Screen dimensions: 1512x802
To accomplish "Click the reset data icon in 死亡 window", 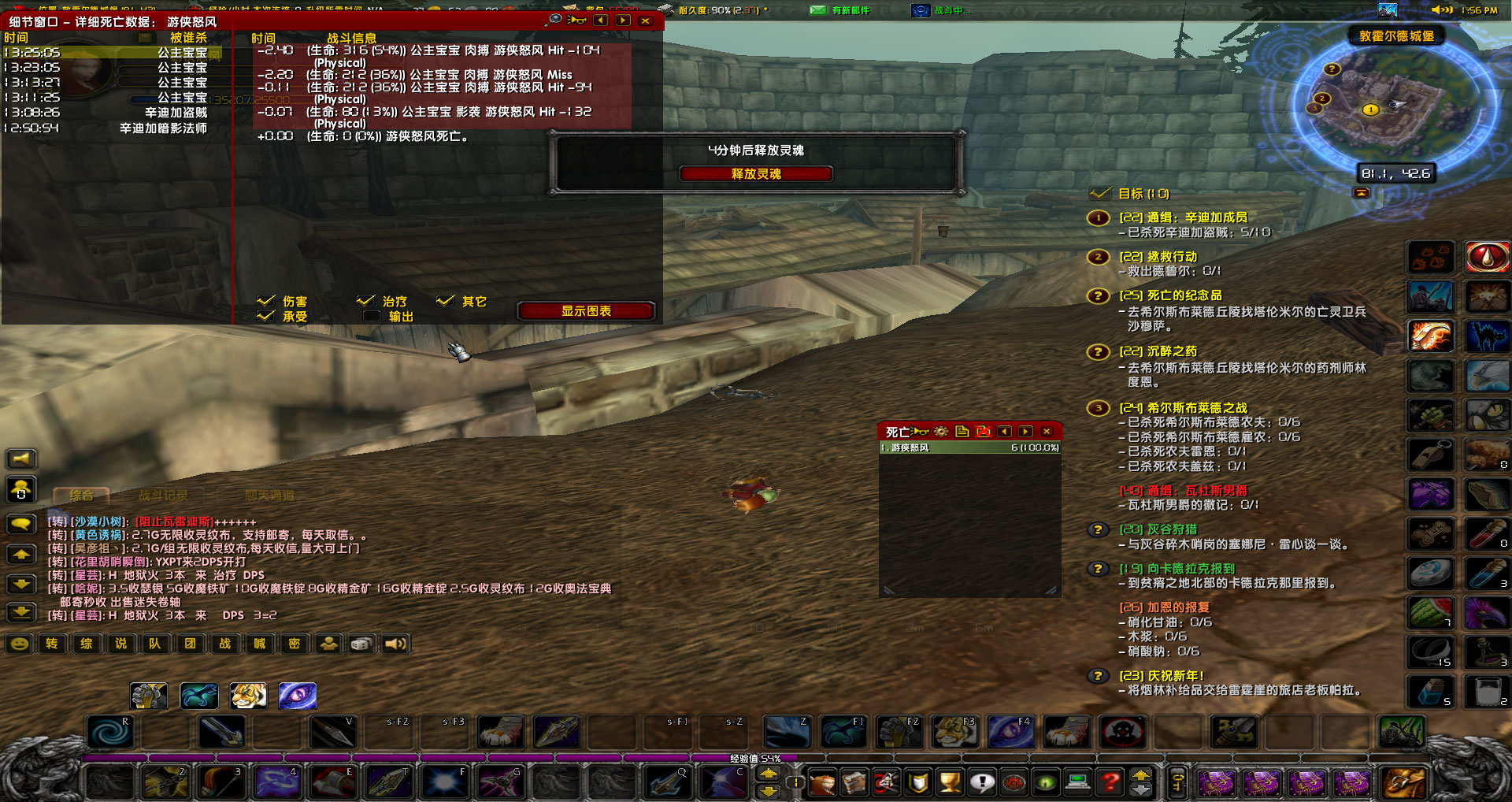I will coord(983,432).
